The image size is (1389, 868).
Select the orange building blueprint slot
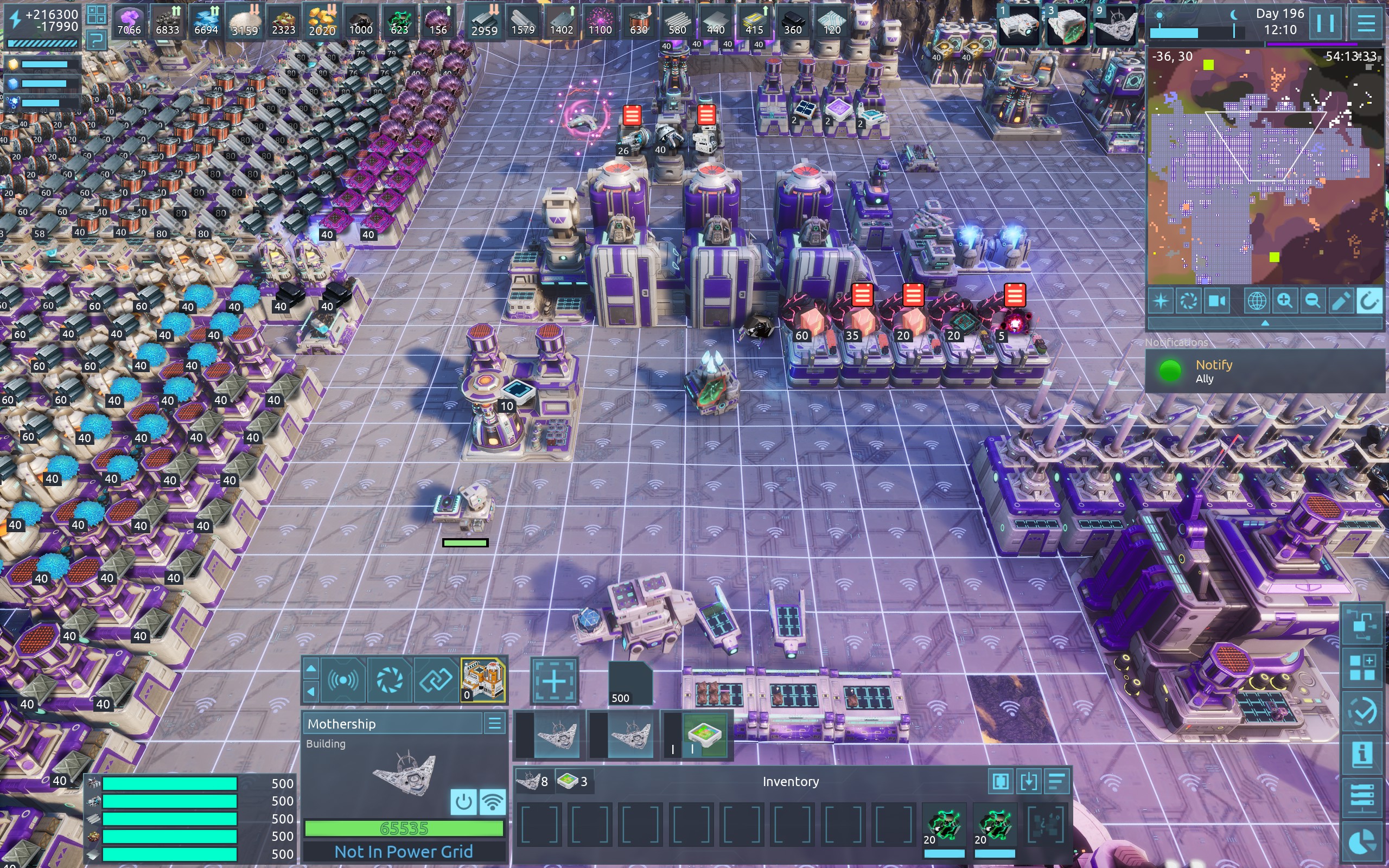[483, 680]
